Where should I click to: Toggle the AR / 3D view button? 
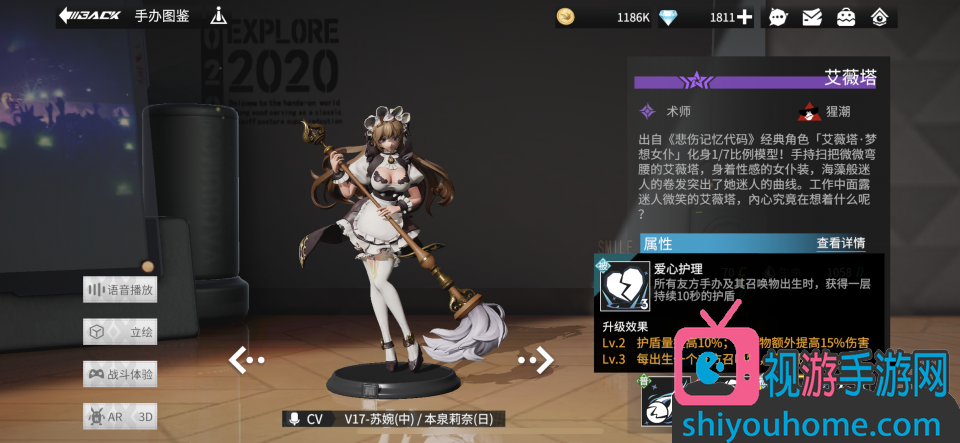pyautogui.click(x=121, y=416)
